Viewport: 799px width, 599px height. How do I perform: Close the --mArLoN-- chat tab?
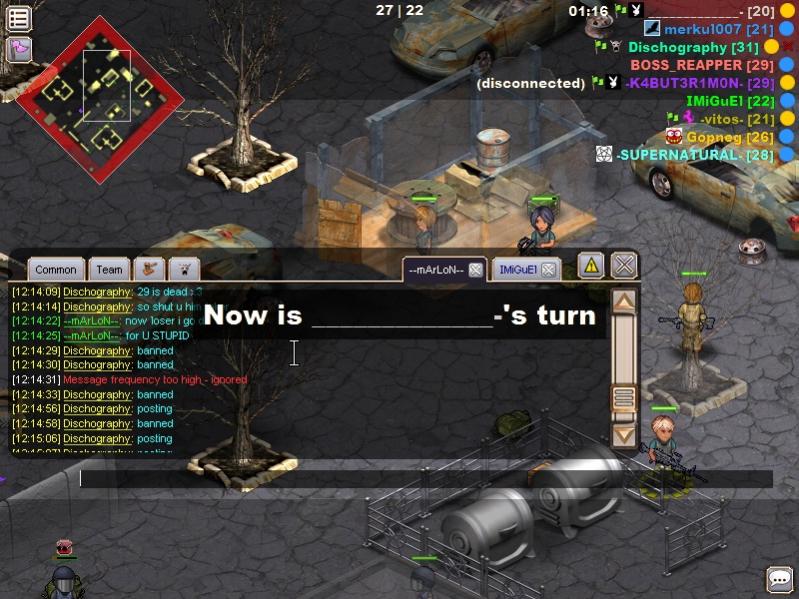point(476,269)
